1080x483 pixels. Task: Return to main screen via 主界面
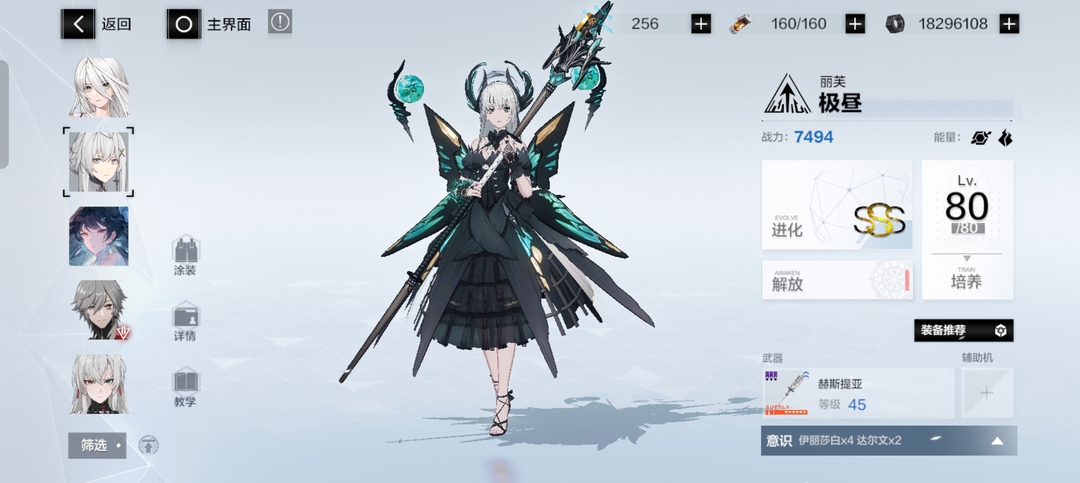coord(213,24)
